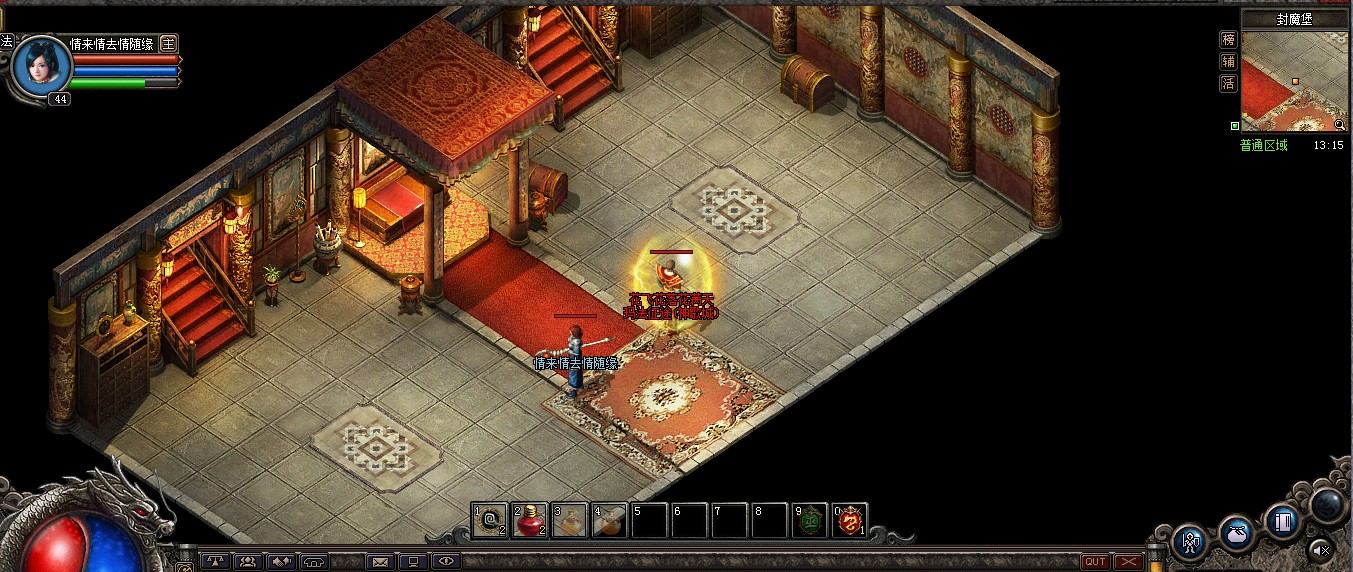The height and width of the screenshot is (572, 1353).
Task: Open the group members button
Action: pos(247,562)
